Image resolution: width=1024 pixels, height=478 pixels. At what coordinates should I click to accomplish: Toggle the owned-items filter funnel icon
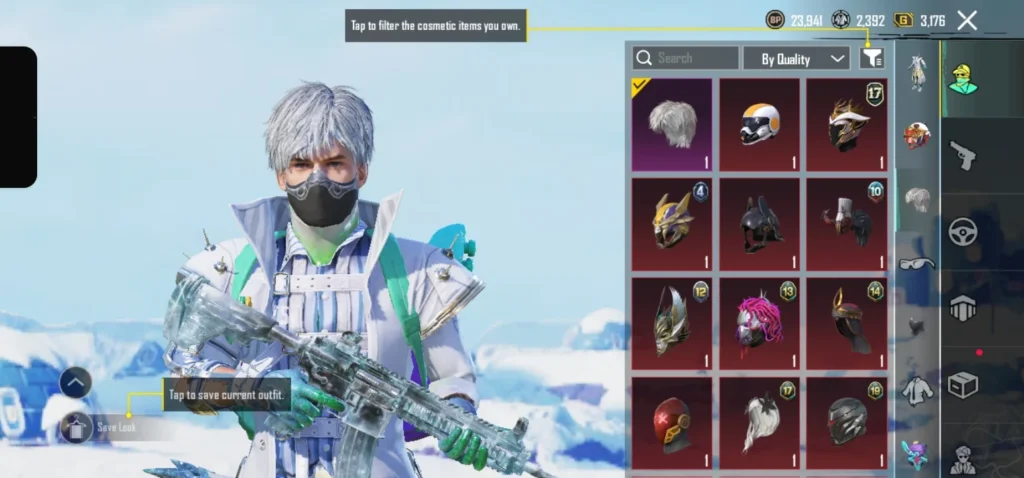872,58
